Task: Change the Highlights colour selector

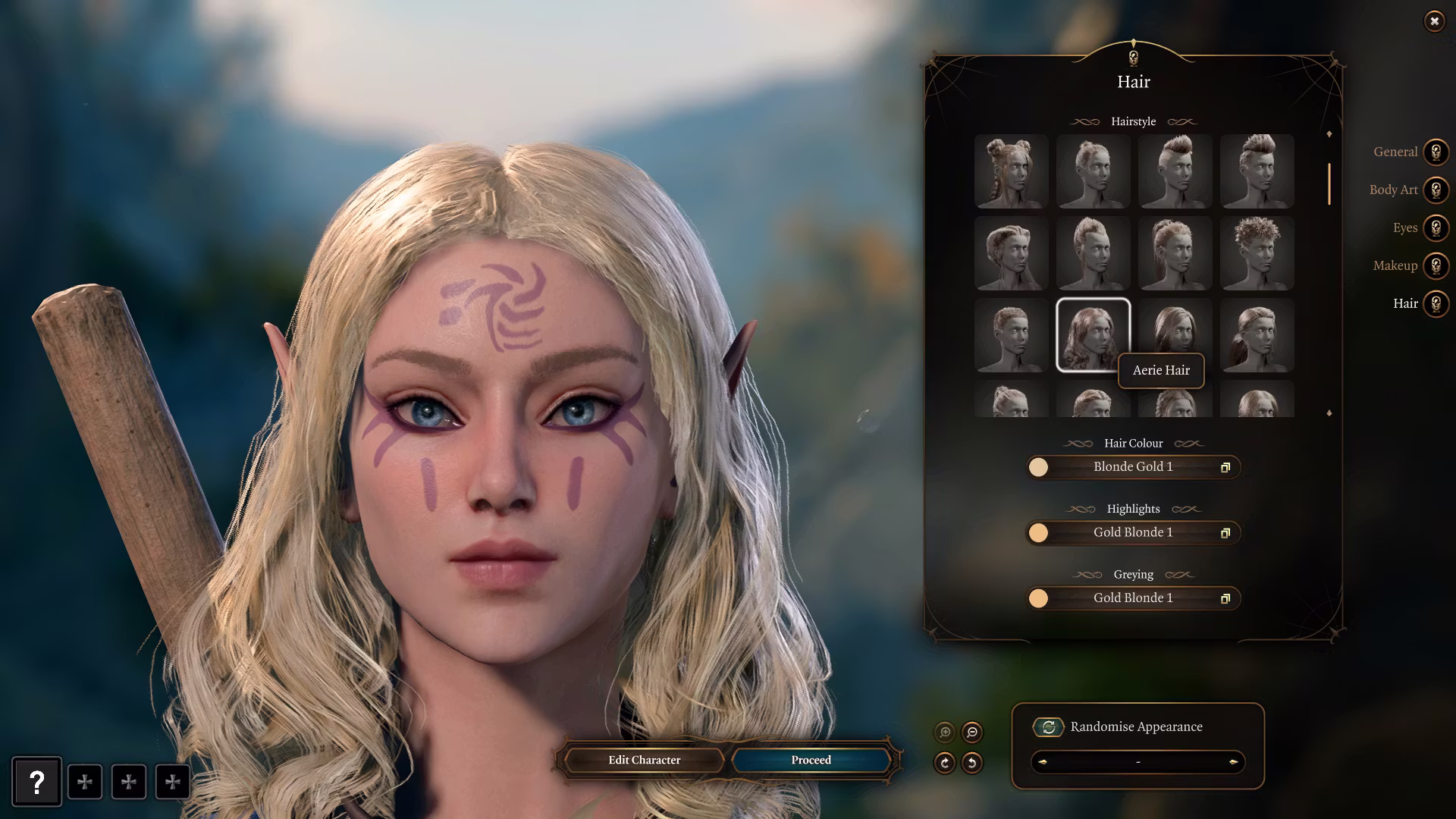Action: click(1133, 532)
